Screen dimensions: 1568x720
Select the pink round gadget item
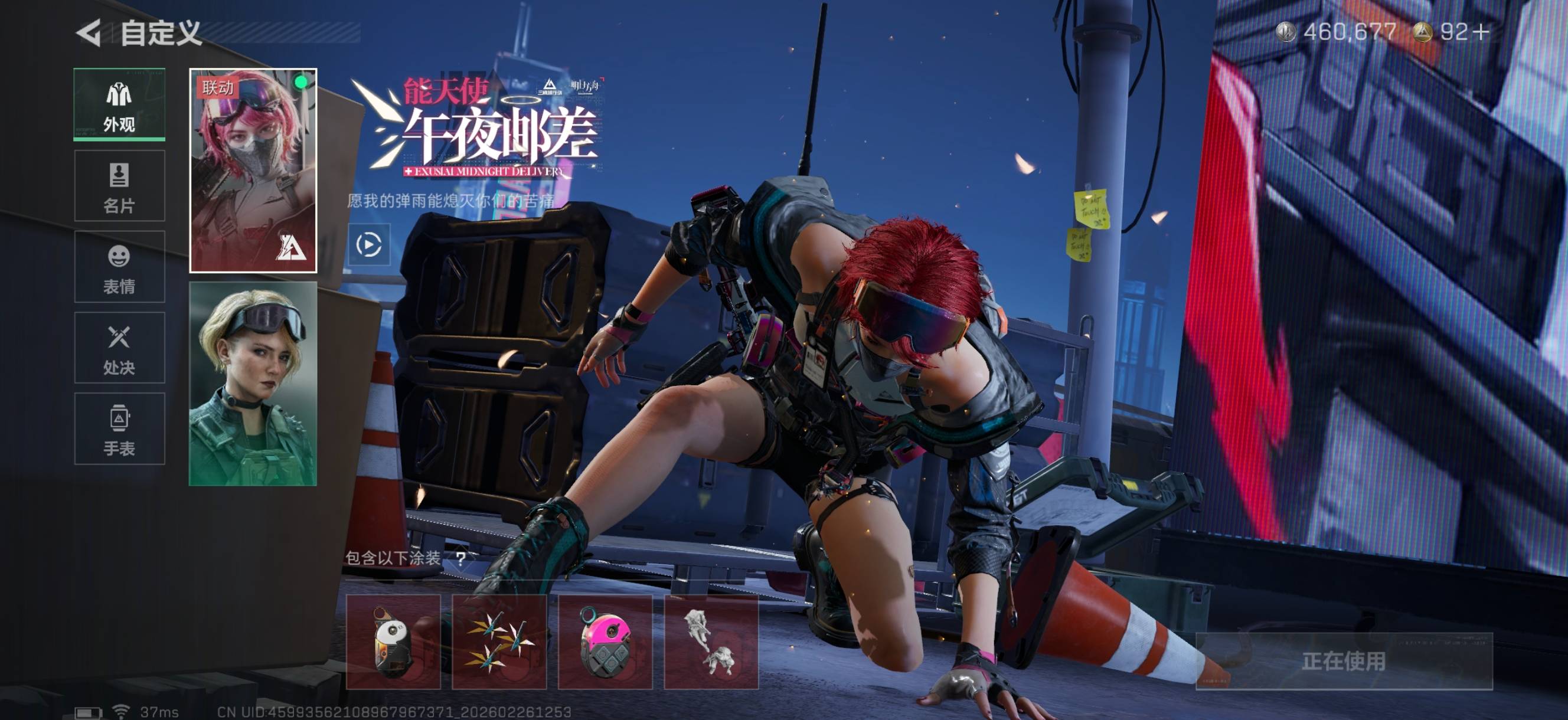point(605,642)
